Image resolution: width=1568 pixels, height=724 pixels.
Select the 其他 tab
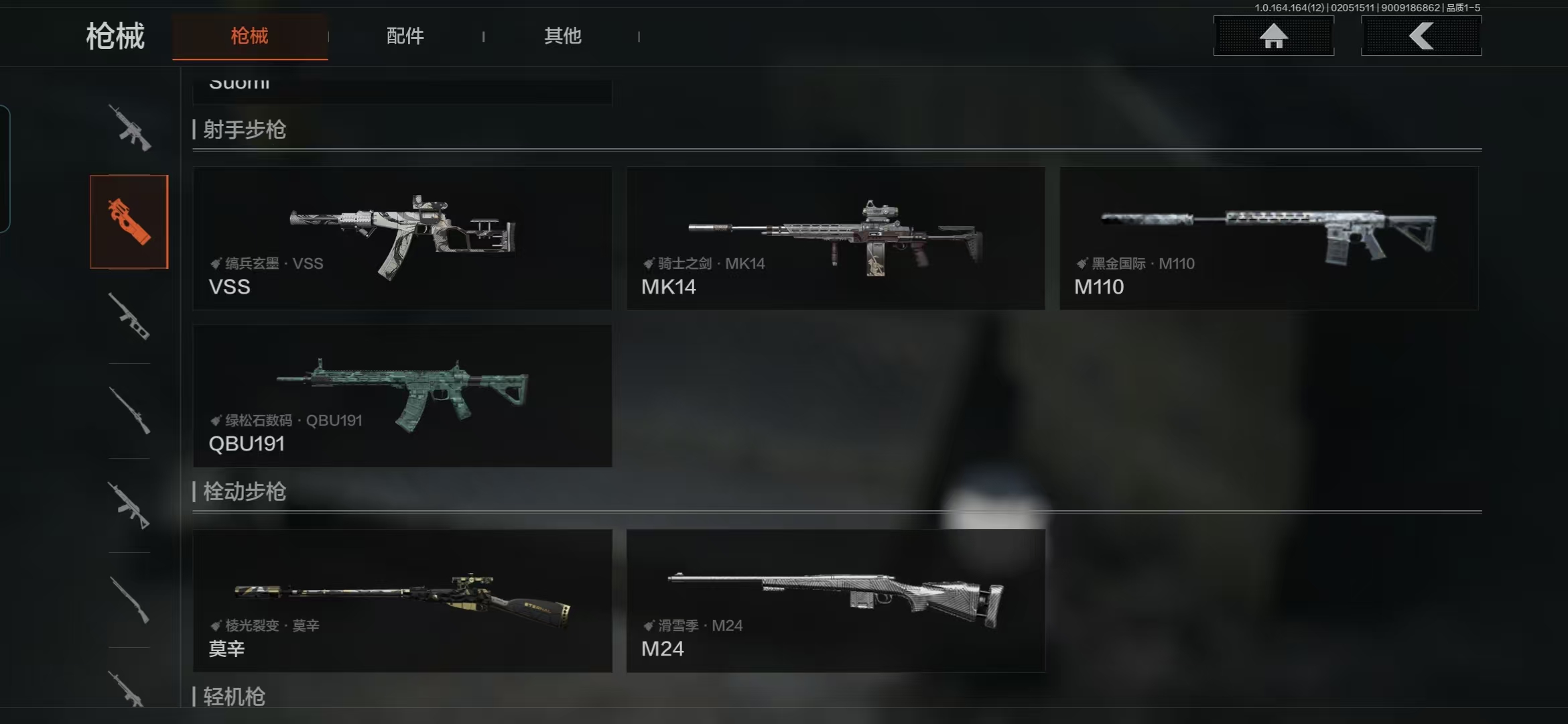(562, 36)
